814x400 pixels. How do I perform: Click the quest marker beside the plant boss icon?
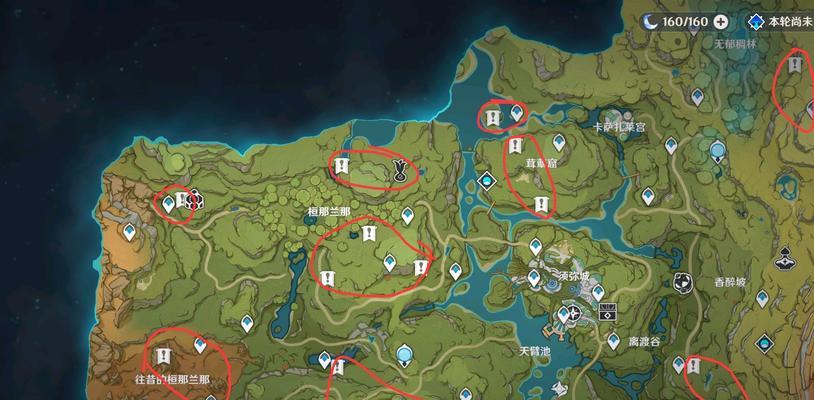pyautogui.click(x=341, y=165)
